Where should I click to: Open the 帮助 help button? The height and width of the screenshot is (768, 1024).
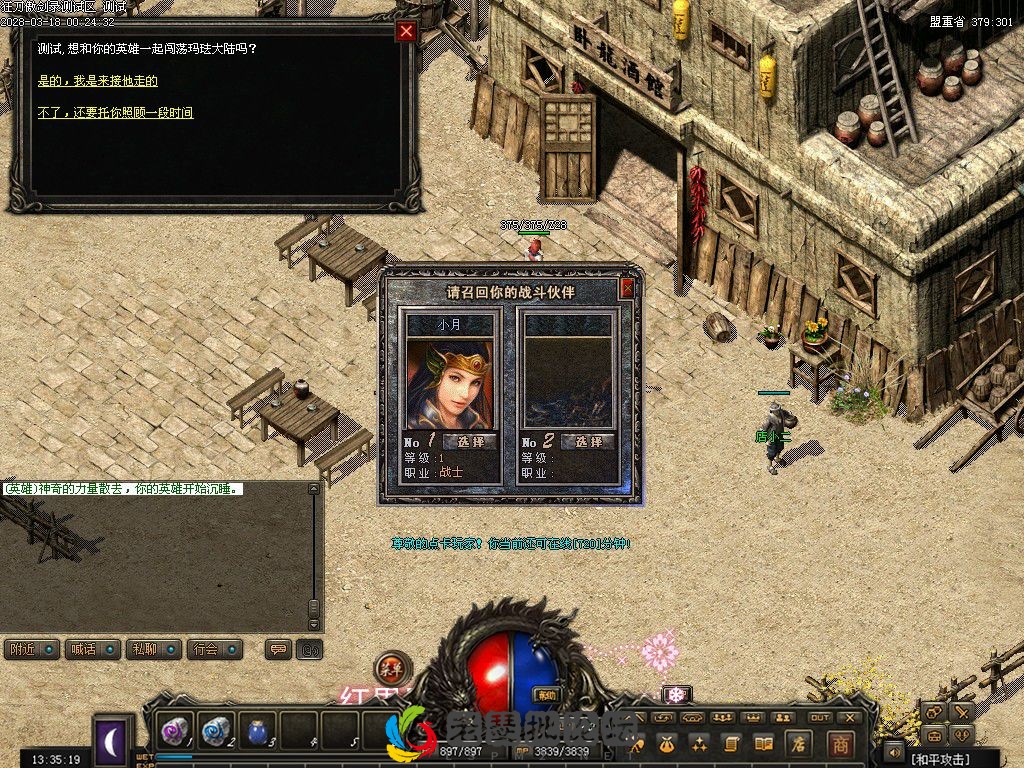tap(546, 695)
